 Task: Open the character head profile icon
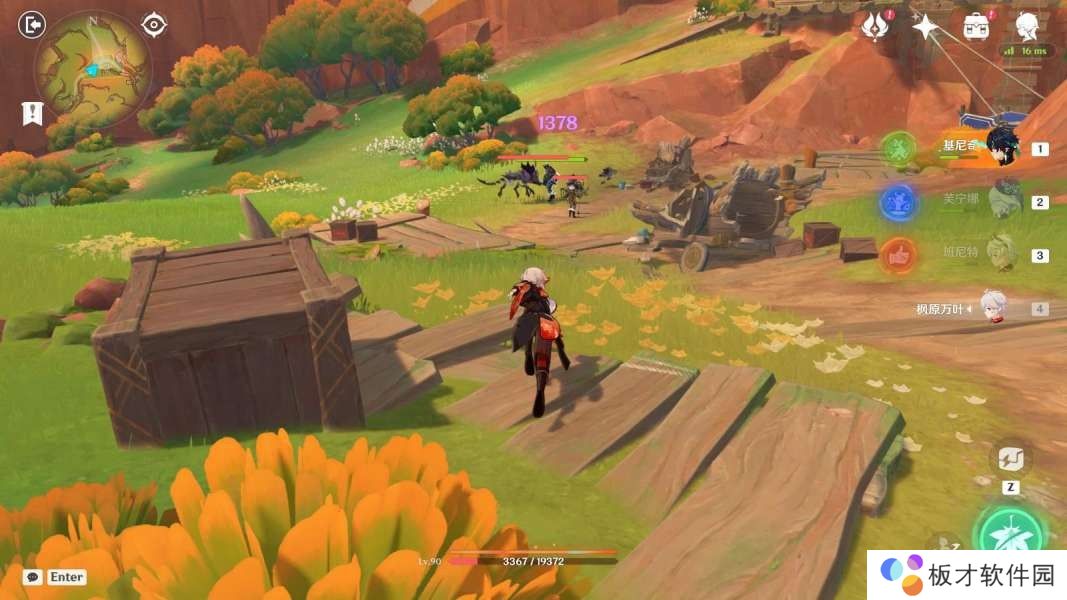click(1027, 26)
